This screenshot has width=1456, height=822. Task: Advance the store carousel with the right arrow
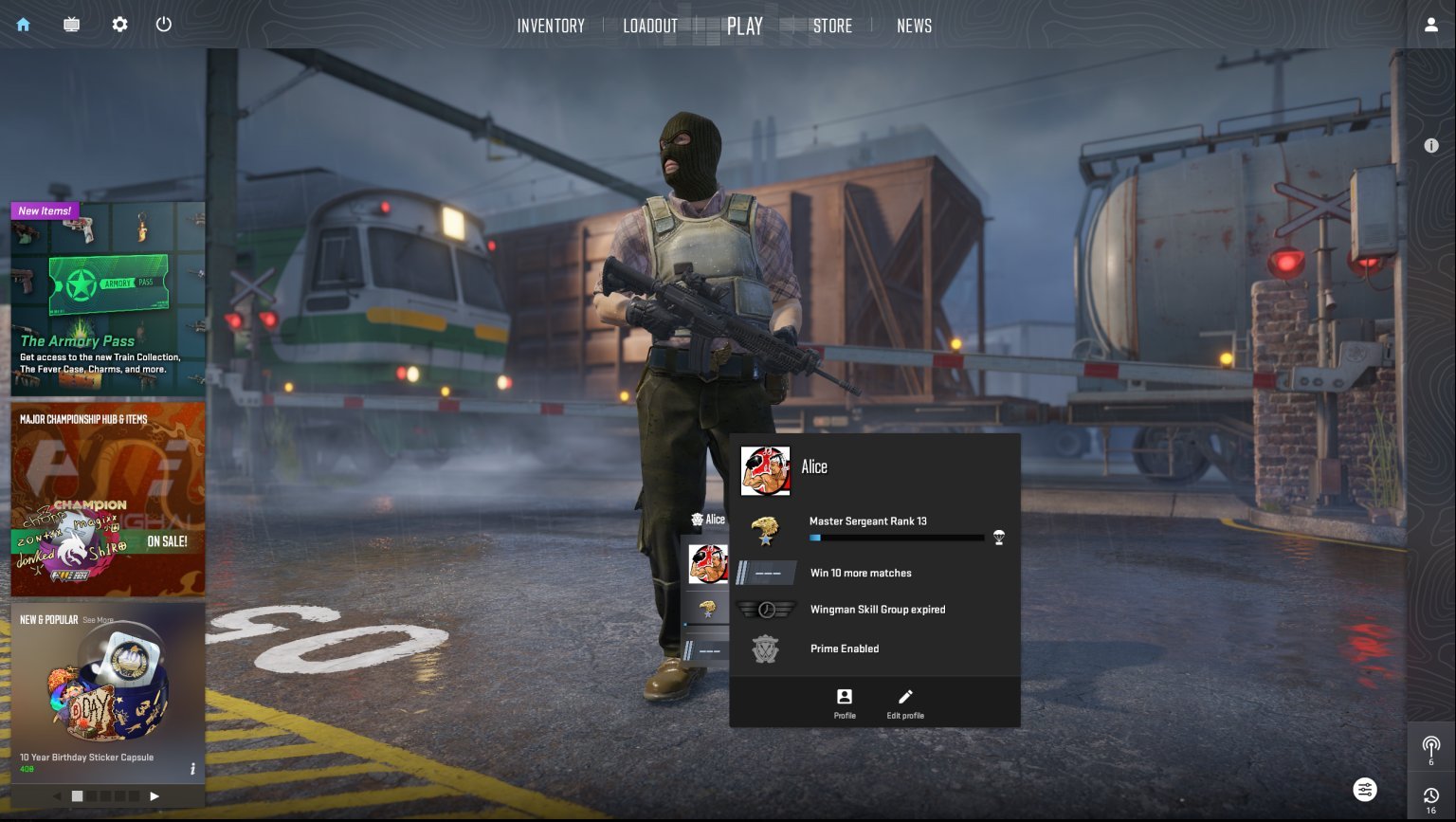155,796
